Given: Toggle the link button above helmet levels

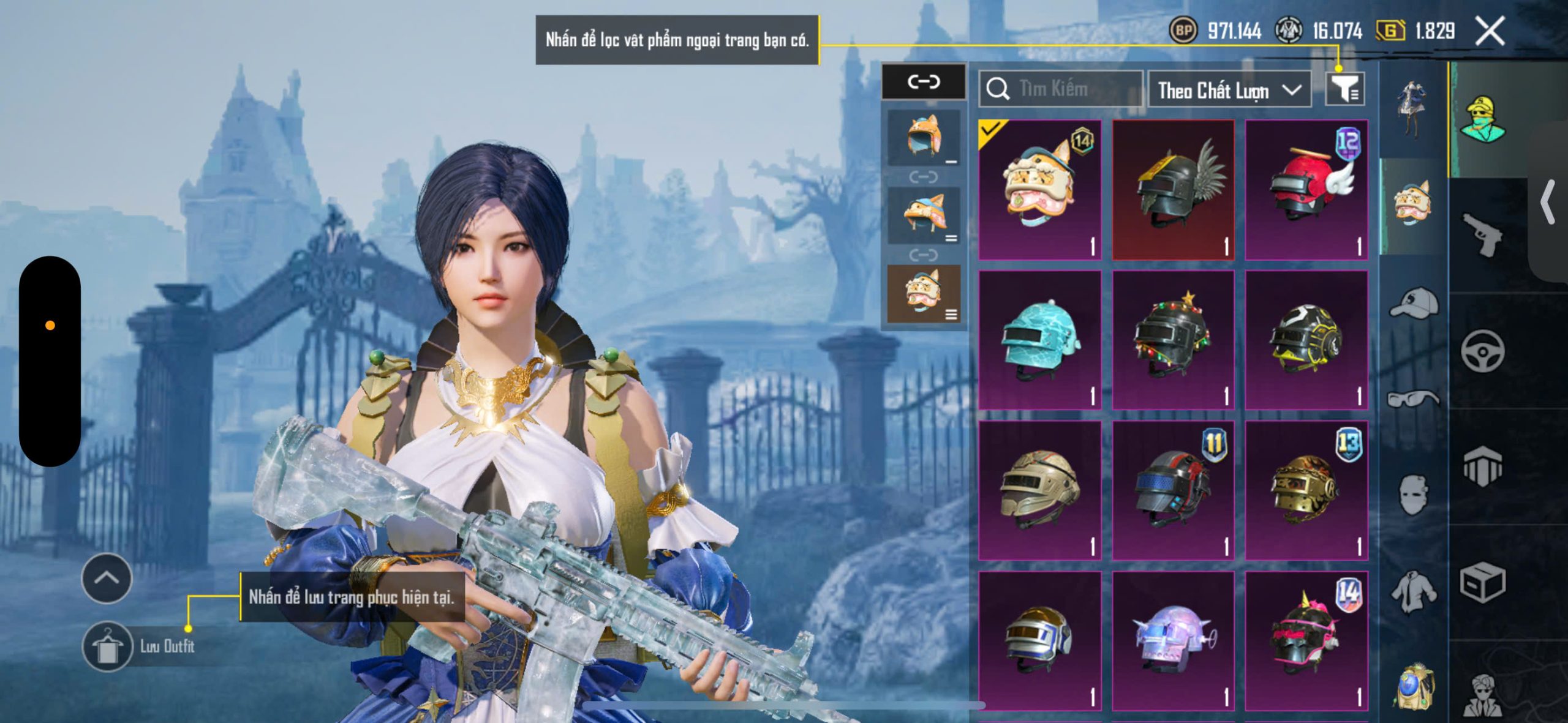Looking at the screenshot, I should 923,81.
